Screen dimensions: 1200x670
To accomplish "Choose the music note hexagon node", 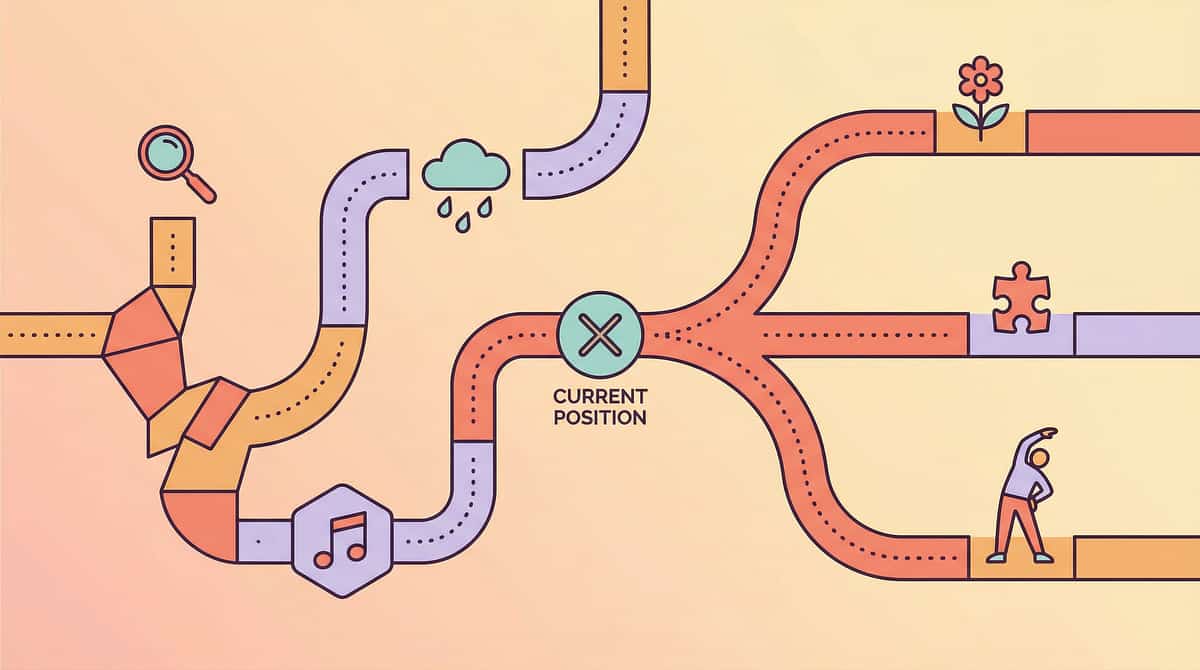I will click(342, 541).
